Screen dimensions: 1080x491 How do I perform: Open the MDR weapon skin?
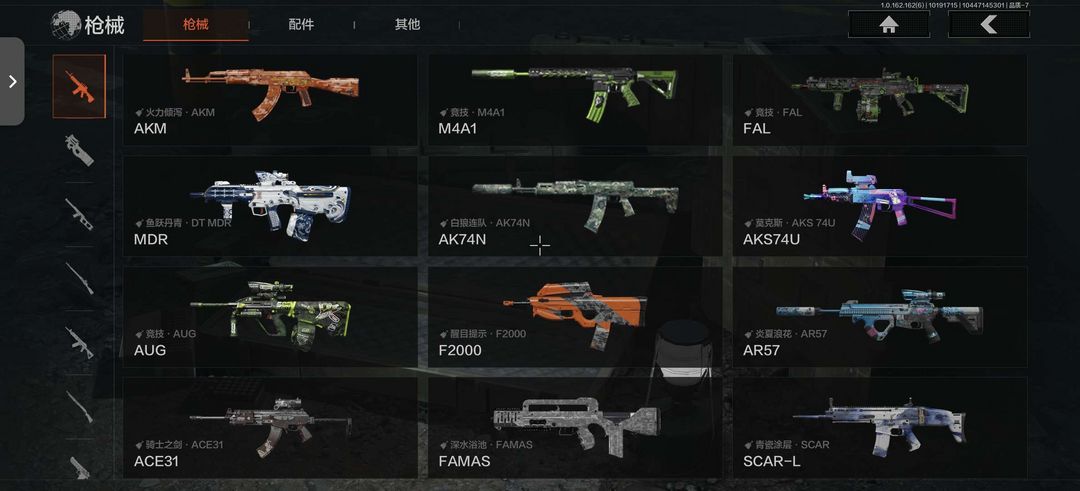[270, 206]
